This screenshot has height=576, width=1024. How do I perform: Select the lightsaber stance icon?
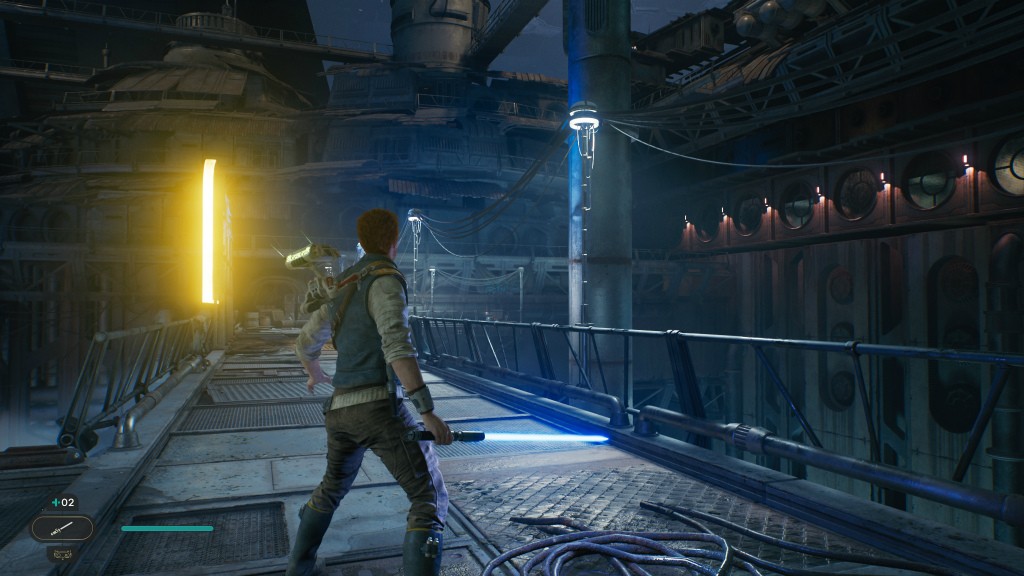click(62, 528)
